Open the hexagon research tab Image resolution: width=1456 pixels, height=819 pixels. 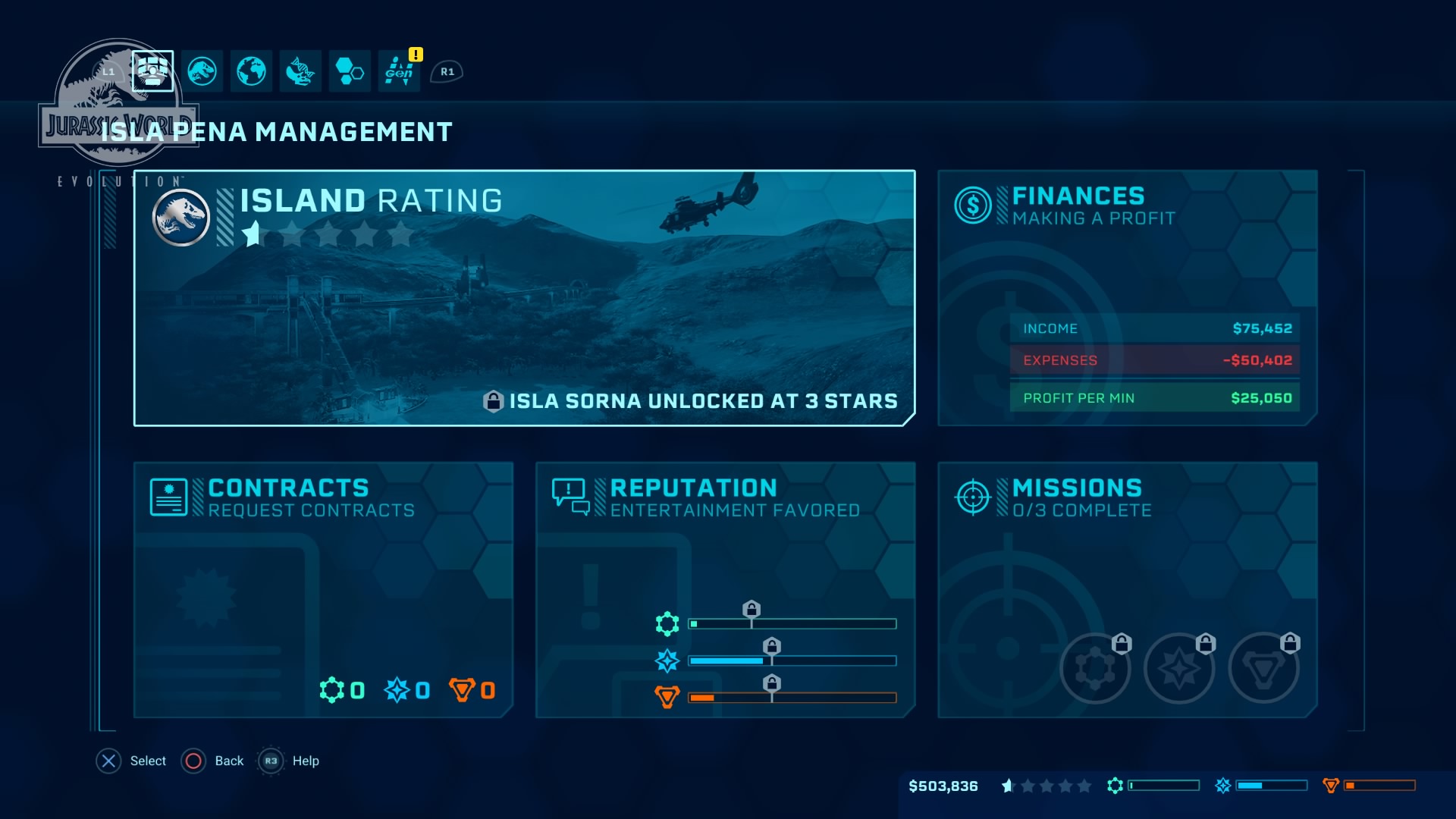point(350,71)
